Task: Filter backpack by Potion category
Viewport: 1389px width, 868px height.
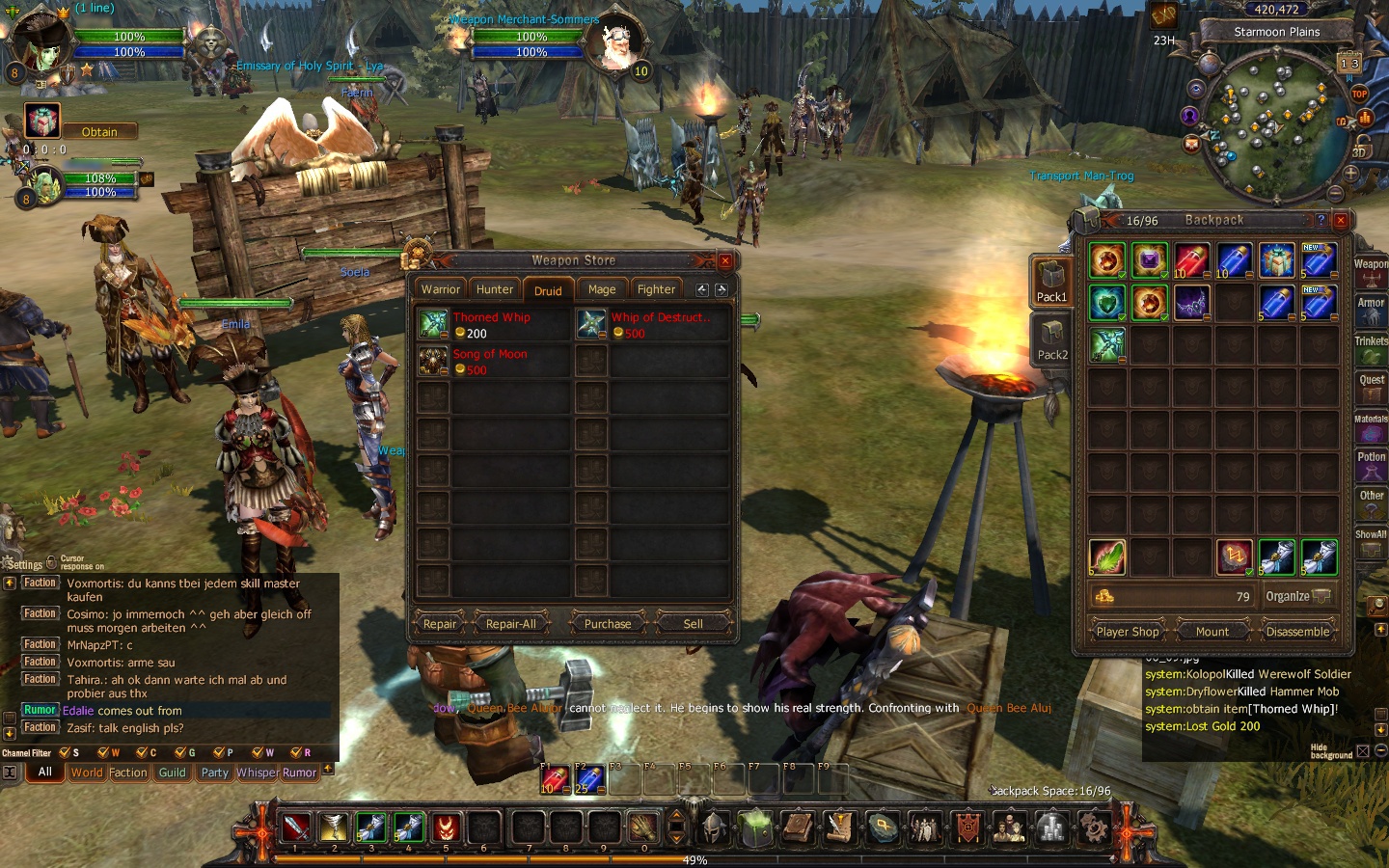Action: (1371, 465)
